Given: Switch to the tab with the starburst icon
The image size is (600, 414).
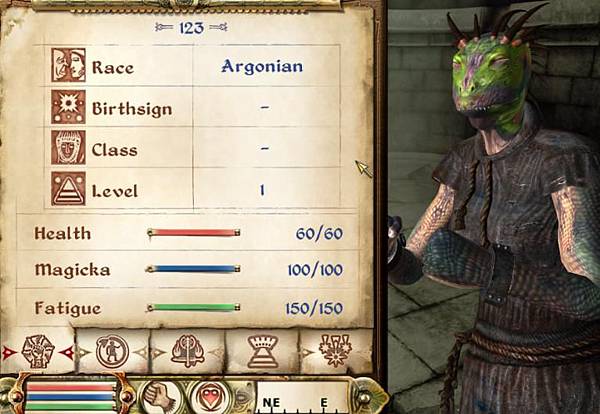Looking at the screenshot, I should 335,351.
